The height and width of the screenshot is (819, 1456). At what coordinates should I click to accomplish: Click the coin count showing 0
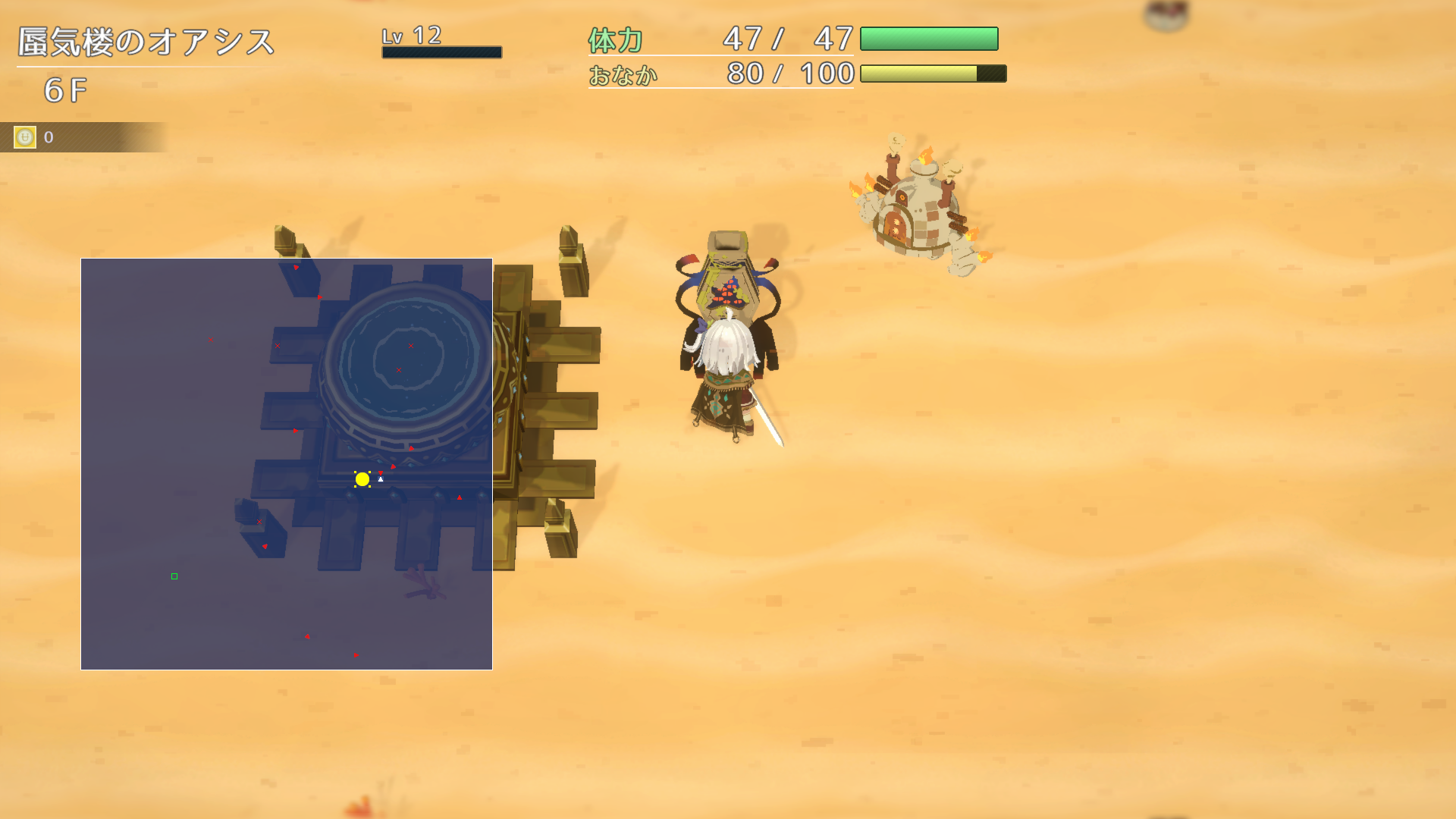click(x=47, y=137)
